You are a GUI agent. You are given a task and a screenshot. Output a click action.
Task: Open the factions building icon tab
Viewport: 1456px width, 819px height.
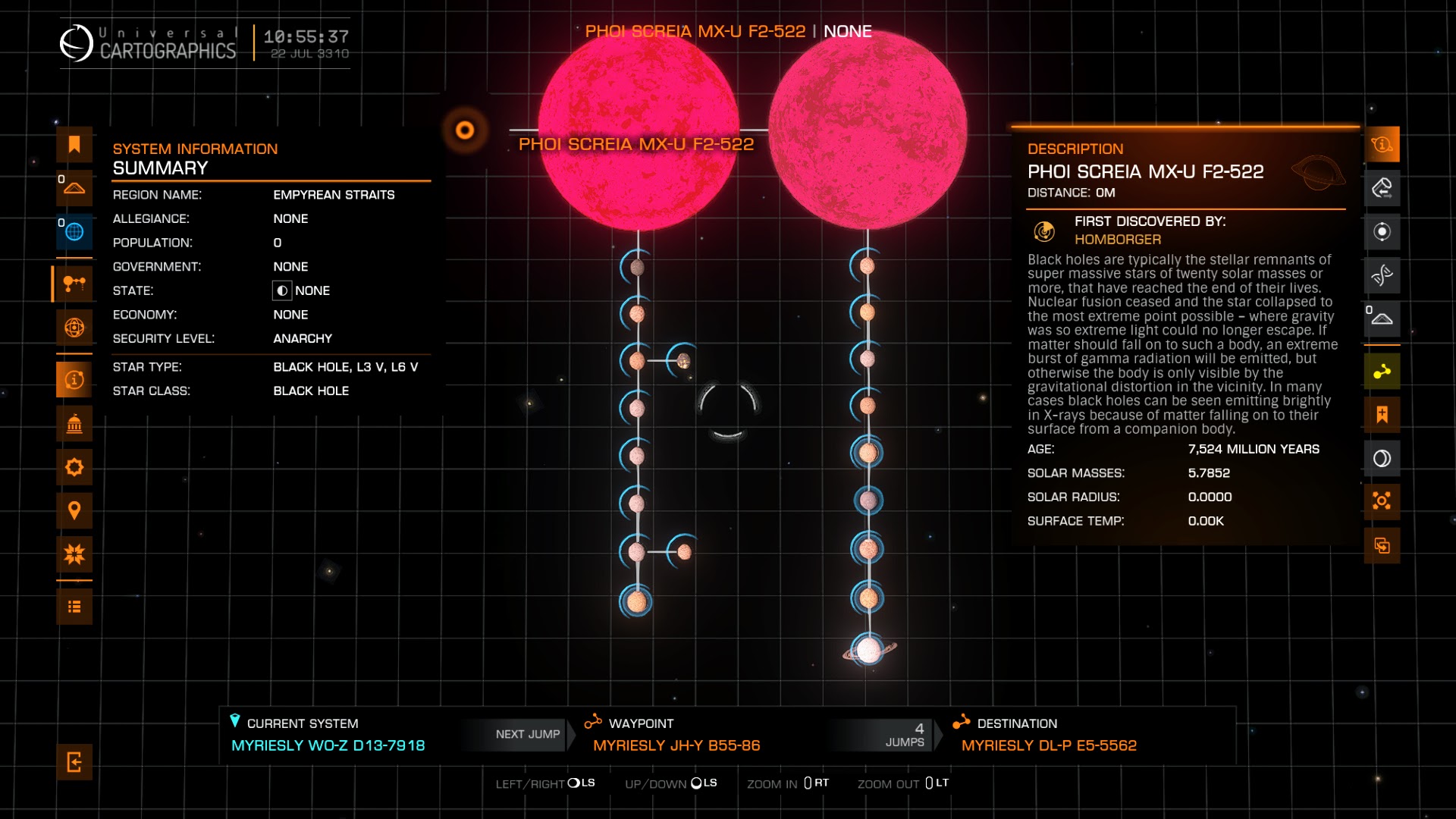pyautogui.click(x=74, y=424)
